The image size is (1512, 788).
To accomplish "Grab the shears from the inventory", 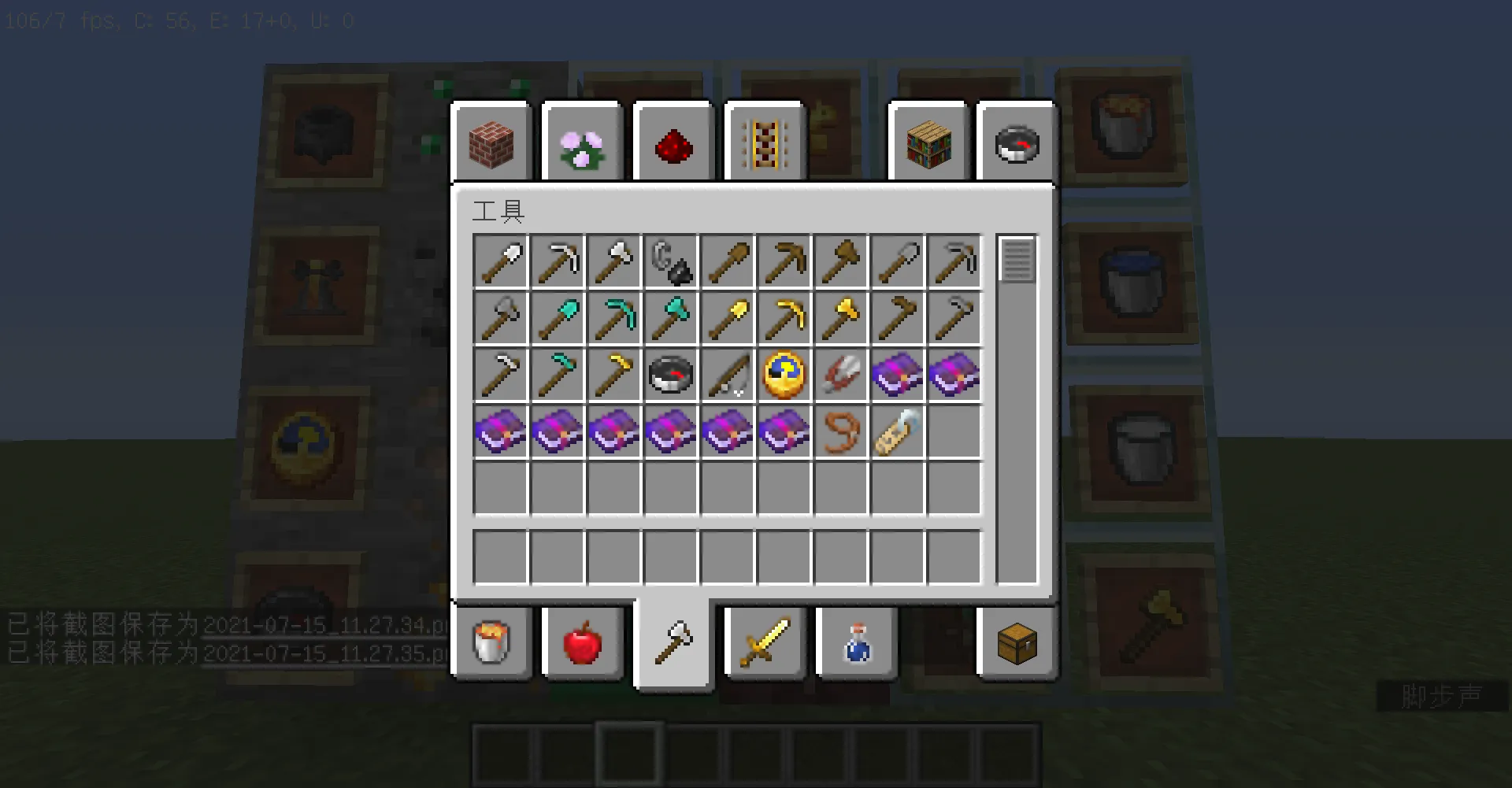I will 842,375.
